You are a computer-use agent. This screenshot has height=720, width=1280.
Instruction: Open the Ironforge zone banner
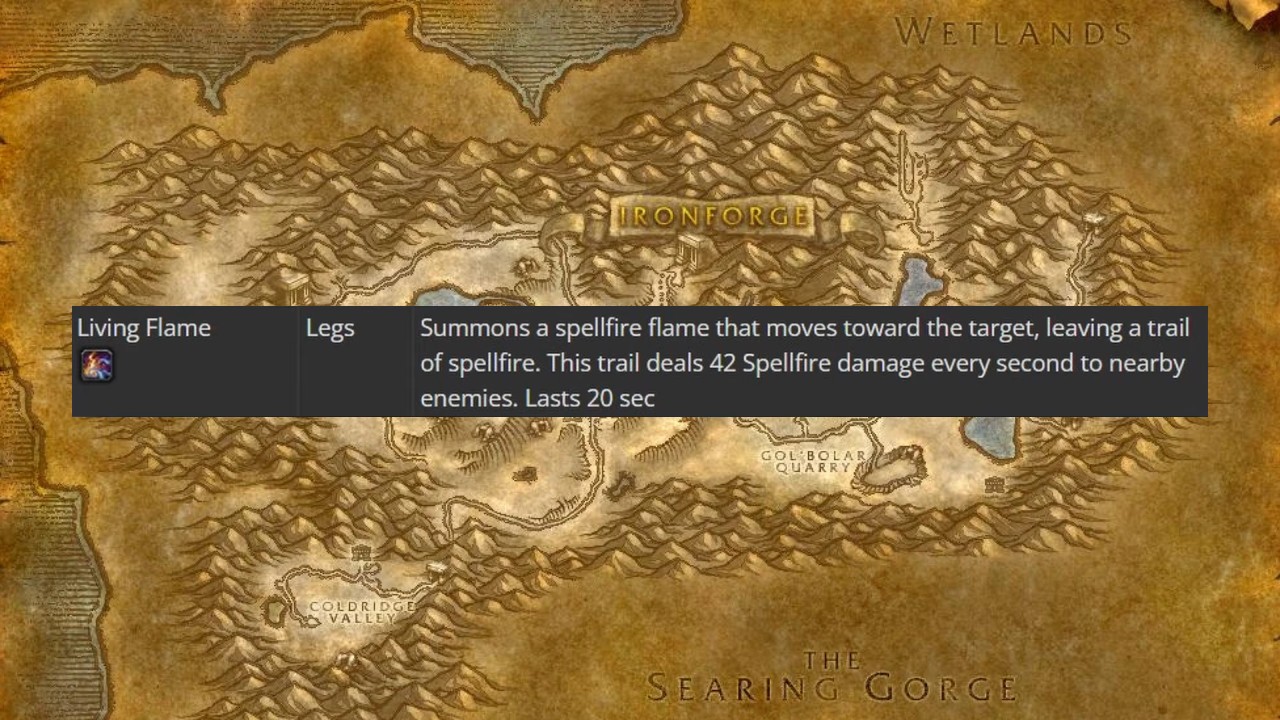tap(710, 215)
